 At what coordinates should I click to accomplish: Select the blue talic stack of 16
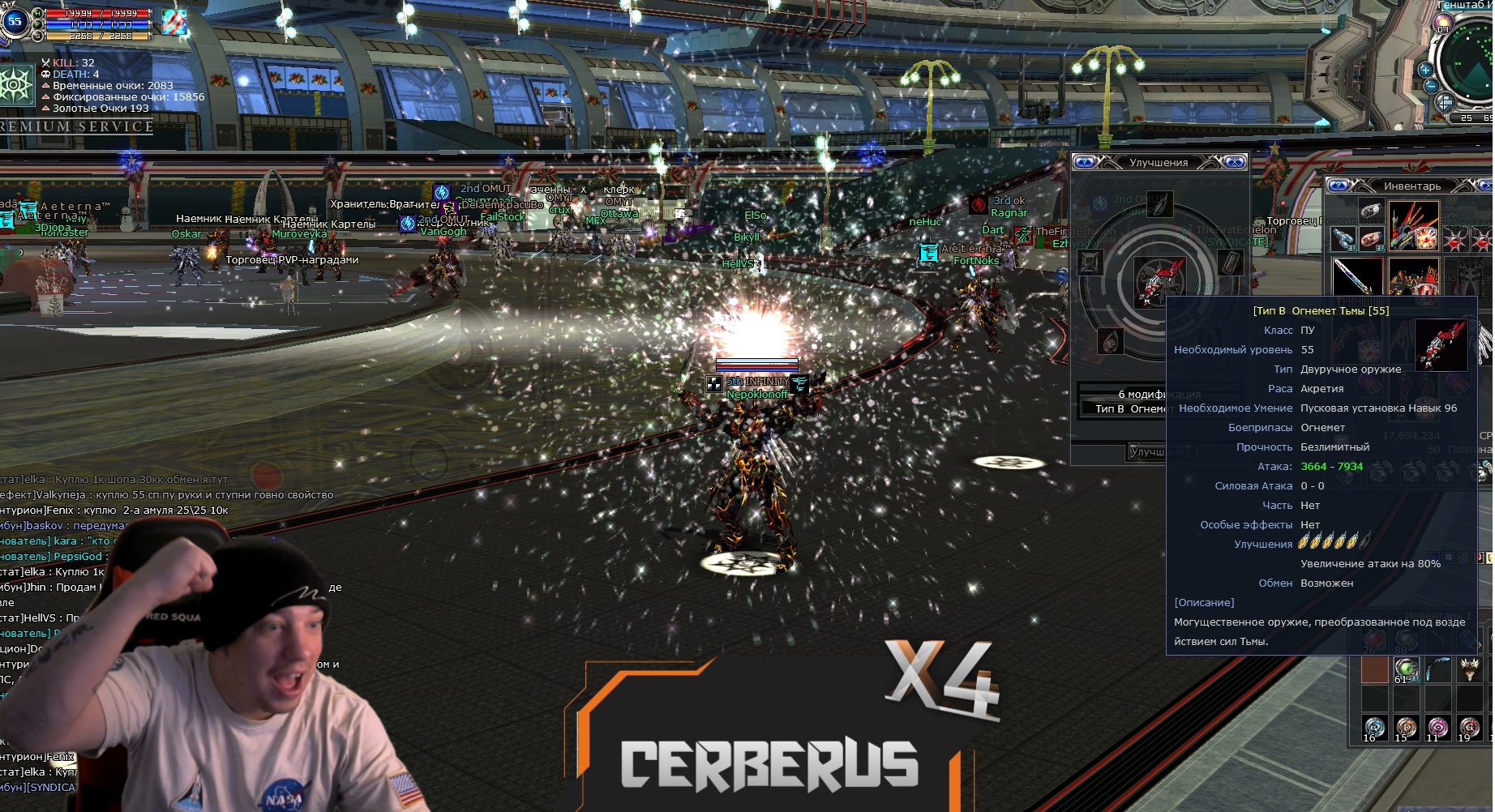pos(1374,729)
